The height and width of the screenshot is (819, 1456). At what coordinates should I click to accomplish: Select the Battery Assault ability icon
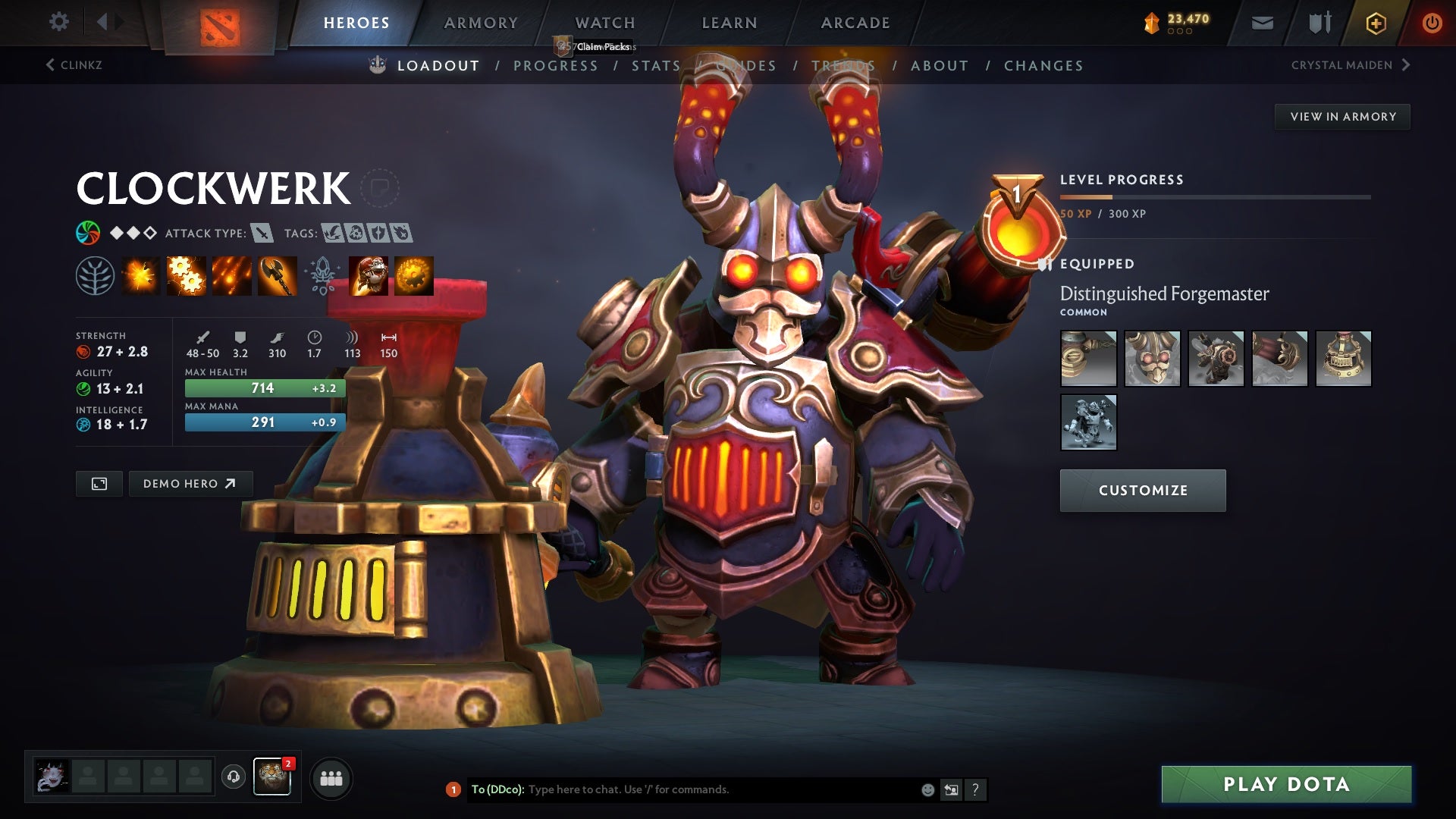coord(141,275)
